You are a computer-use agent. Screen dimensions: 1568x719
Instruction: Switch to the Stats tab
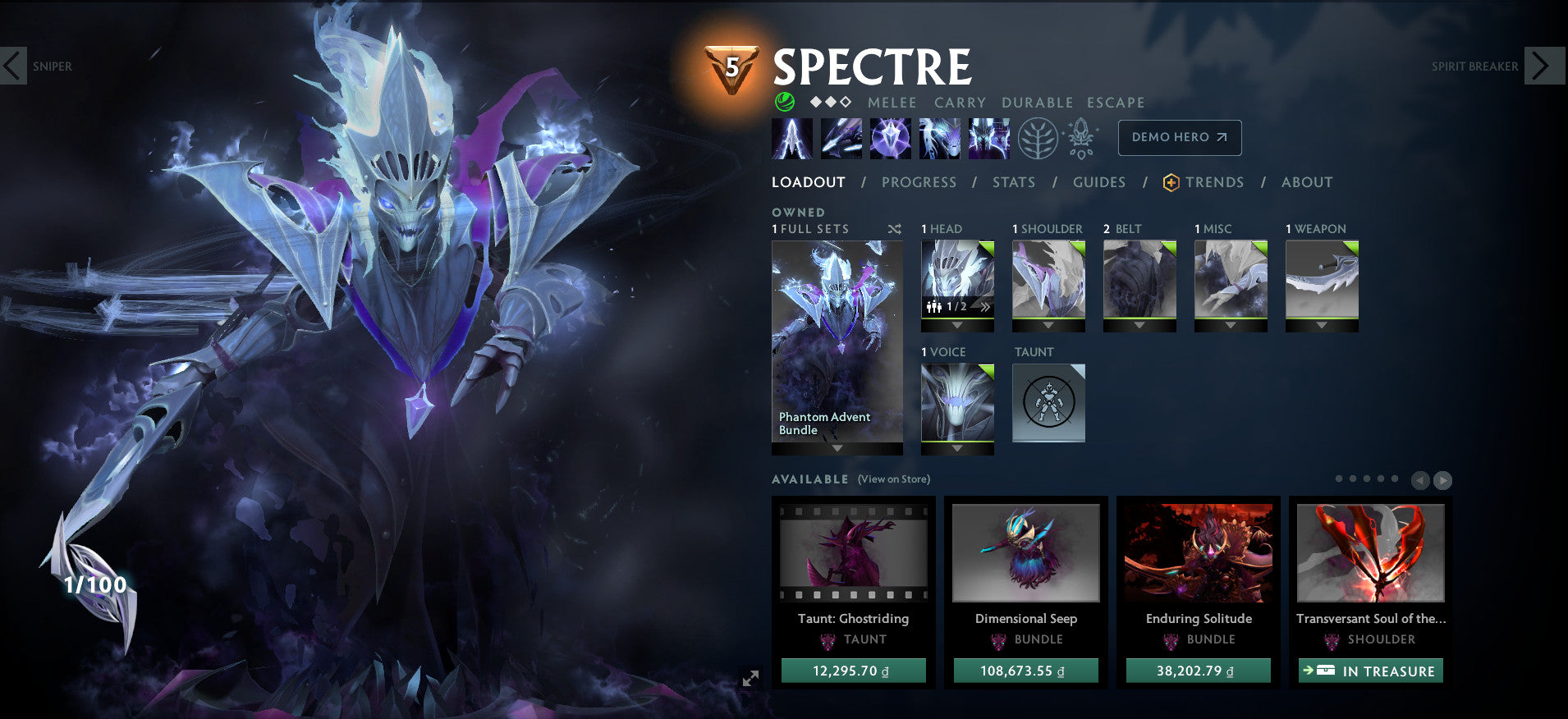(x=1014, y=182)
